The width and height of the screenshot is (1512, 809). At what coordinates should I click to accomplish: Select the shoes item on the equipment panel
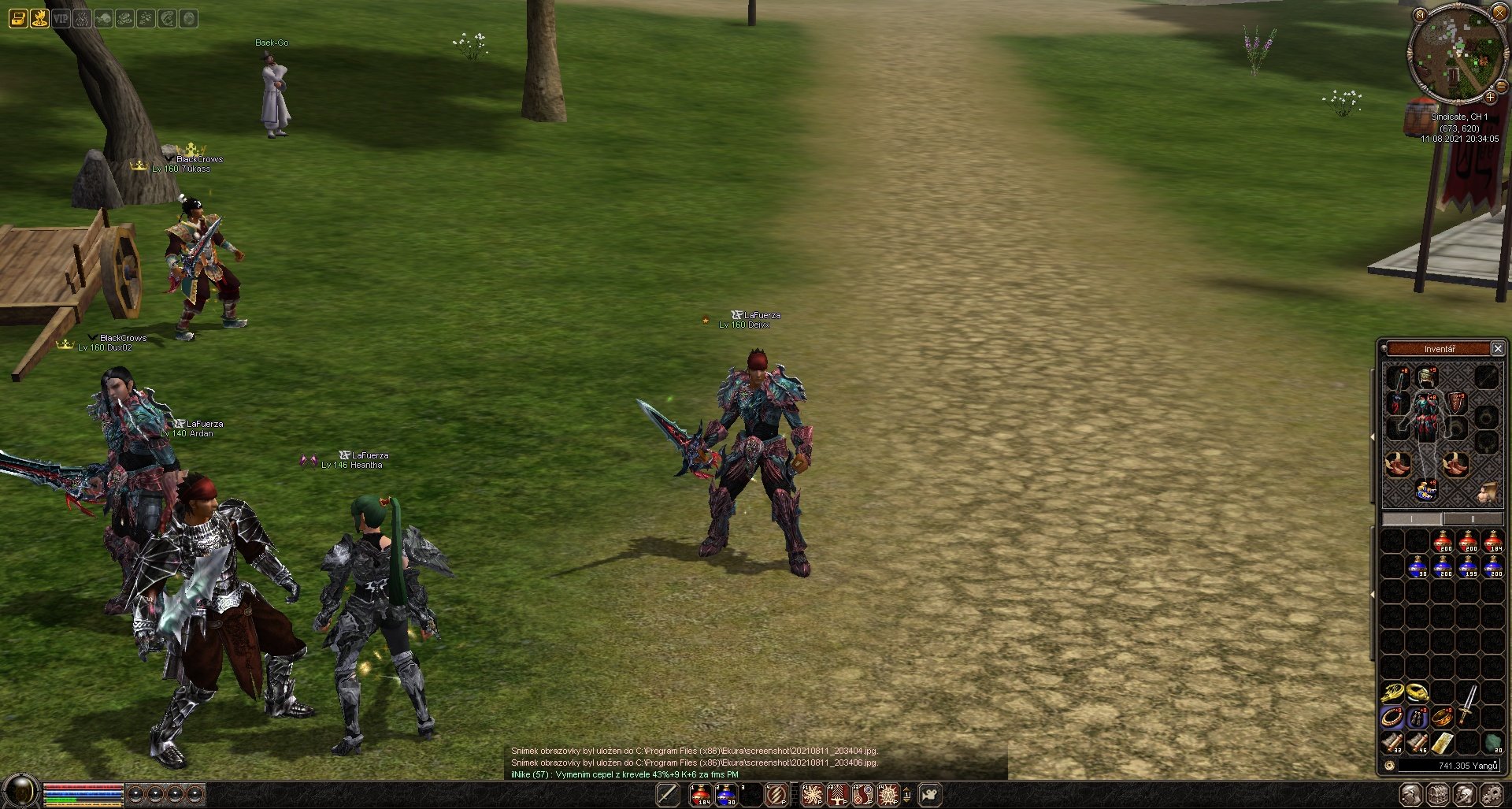point(1398,465)
